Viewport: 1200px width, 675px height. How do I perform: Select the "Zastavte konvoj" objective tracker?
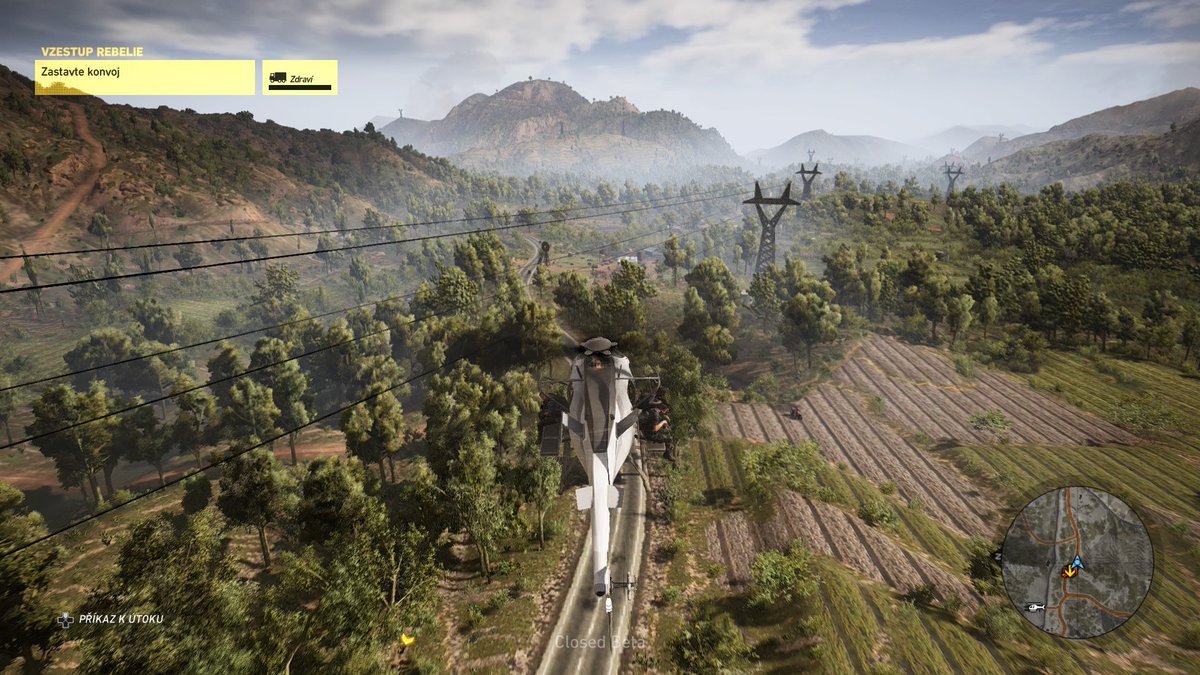click(x=145, y=77)
